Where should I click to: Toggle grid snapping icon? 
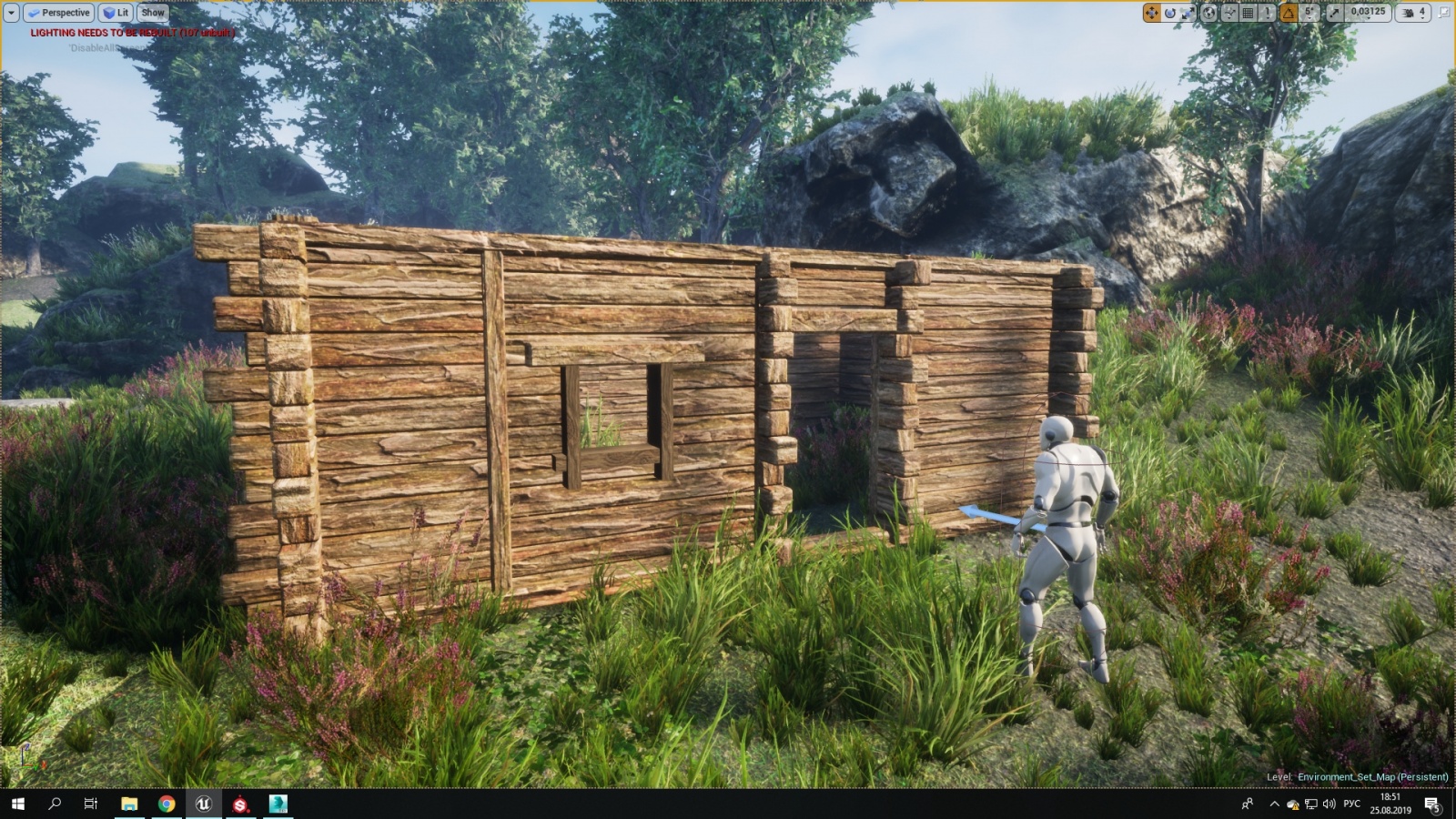pyautogui.click(x=1249, y=13)
